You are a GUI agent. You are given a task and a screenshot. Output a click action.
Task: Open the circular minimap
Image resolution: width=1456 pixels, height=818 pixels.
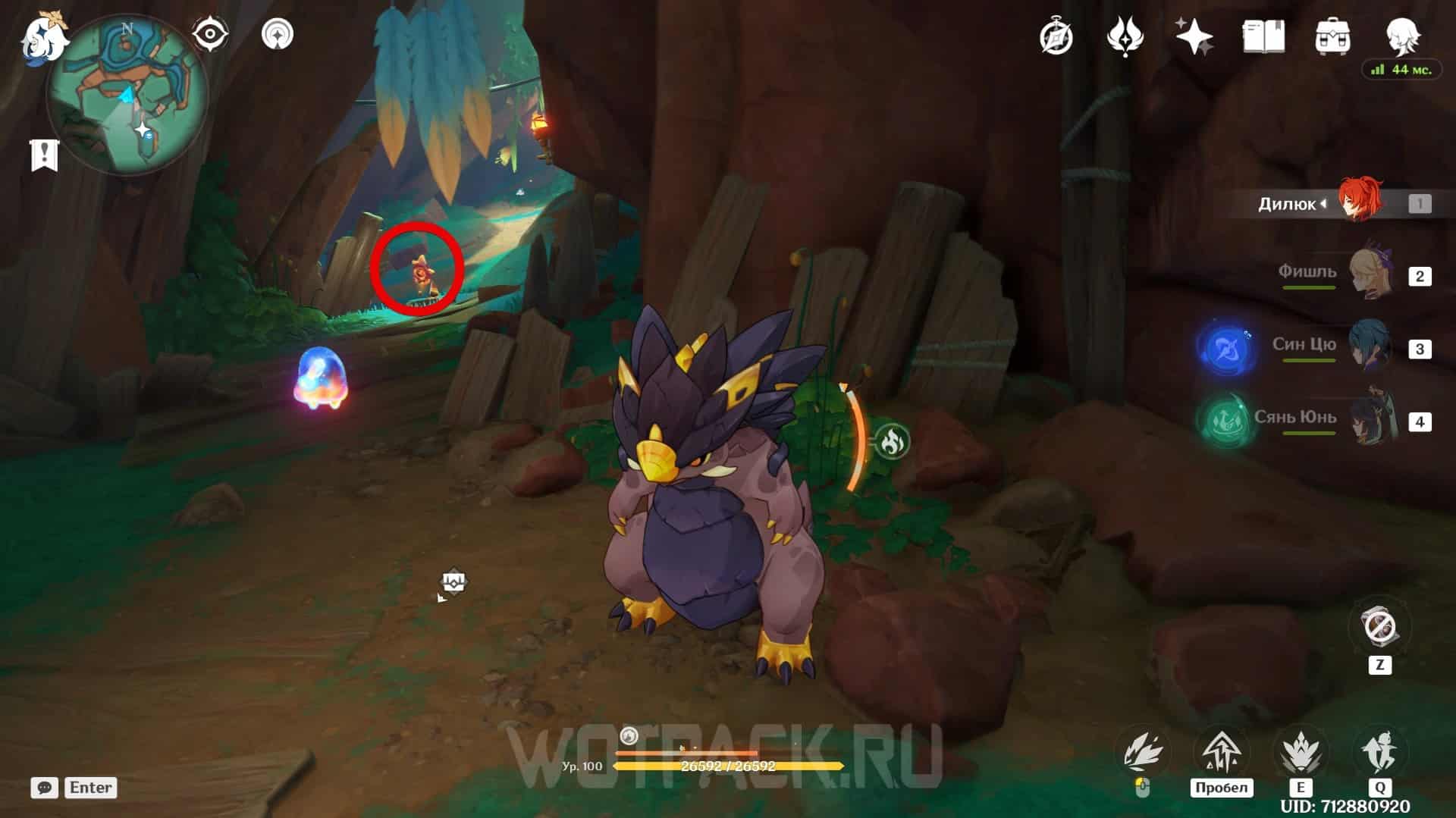(127, 96)
